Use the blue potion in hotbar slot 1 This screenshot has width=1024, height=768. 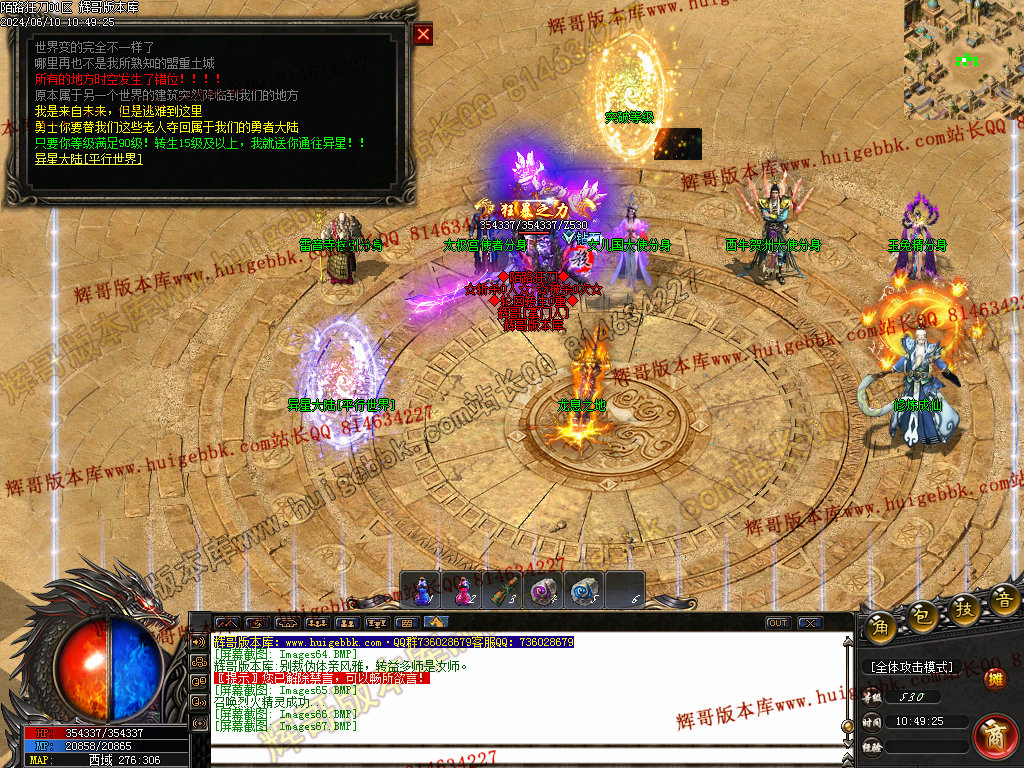(x=422, y=590)
